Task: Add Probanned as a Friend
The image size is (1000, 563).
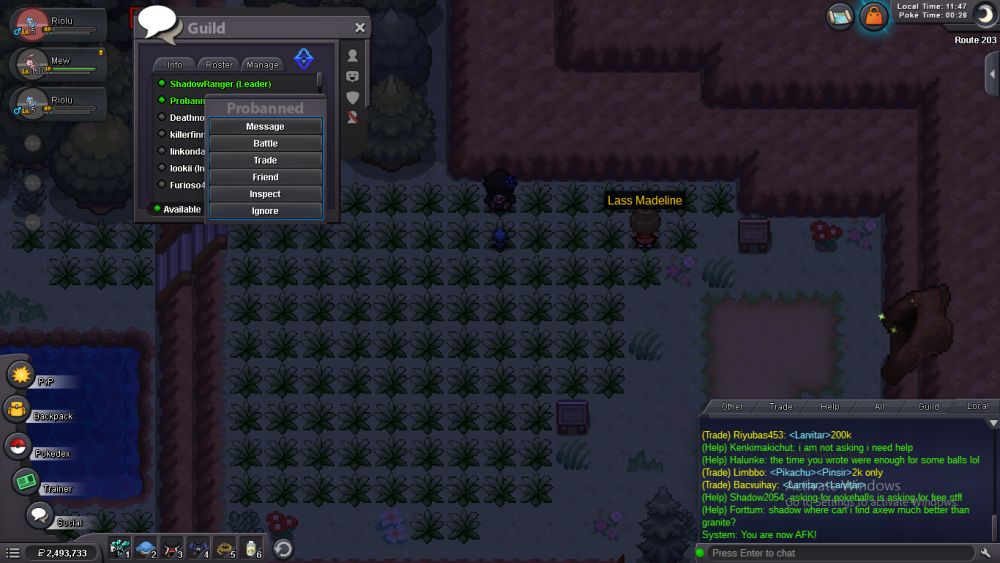Action: 265,178
